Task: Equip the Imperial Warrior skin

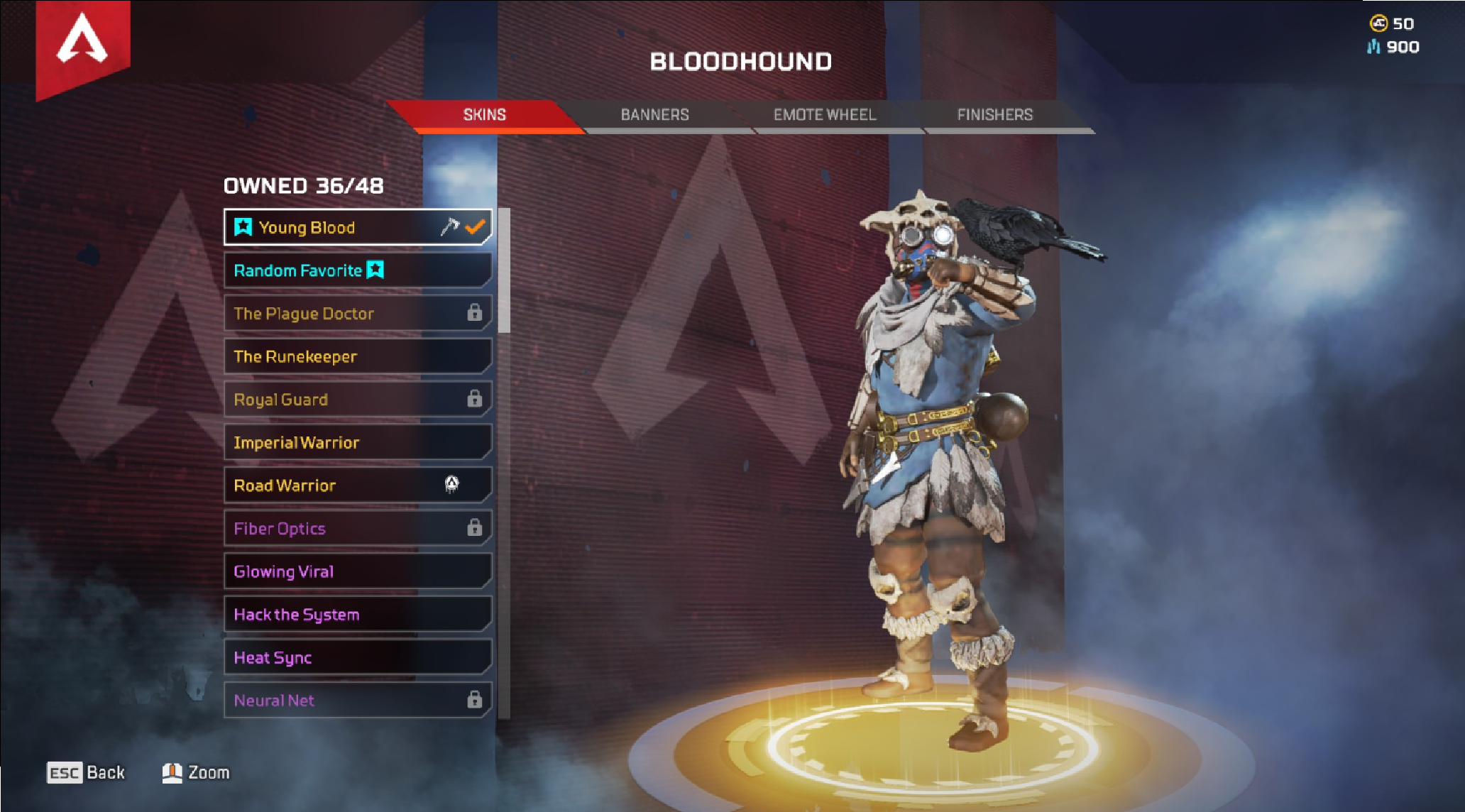Action: point(358,443)
